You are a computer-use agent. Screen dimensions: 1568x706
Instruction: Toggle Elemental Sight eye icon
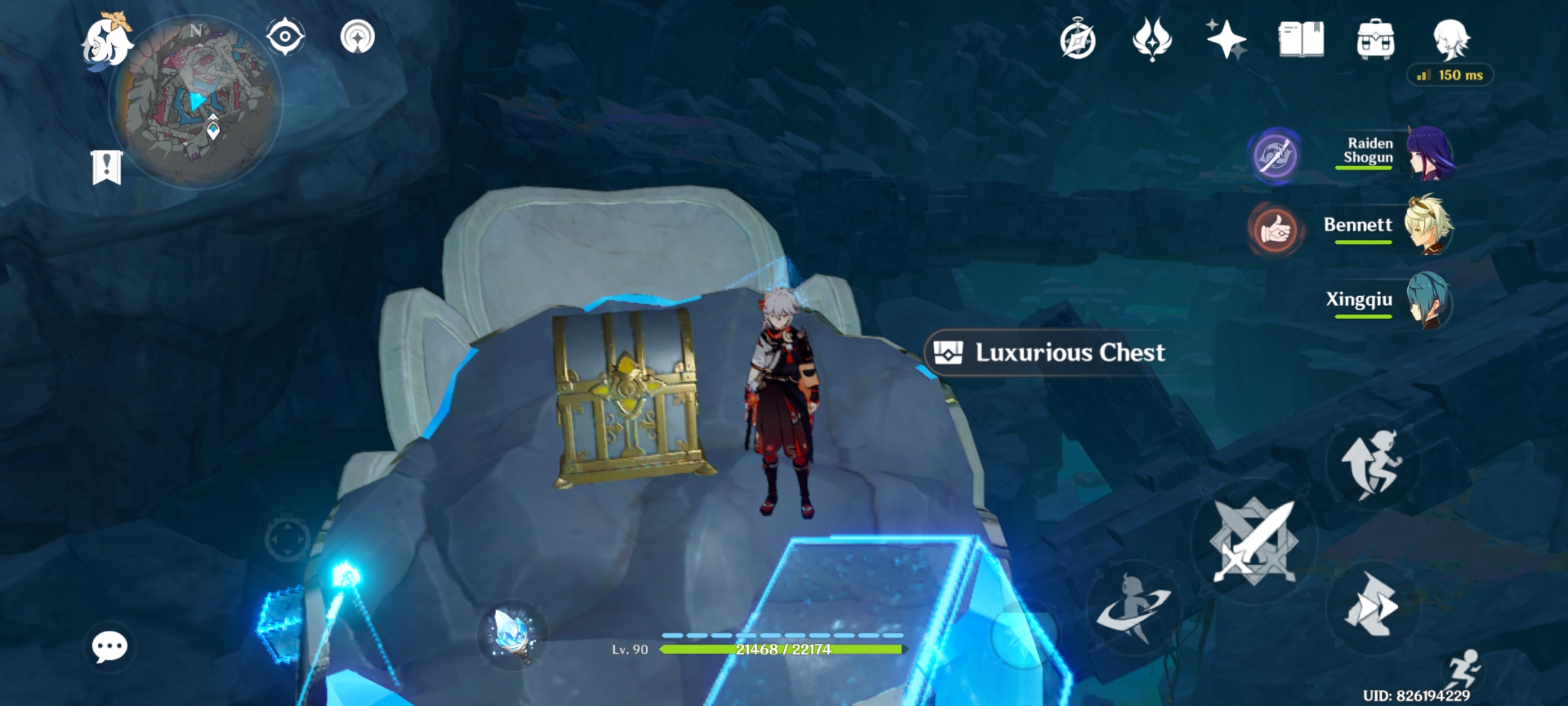tap(284, 37)
